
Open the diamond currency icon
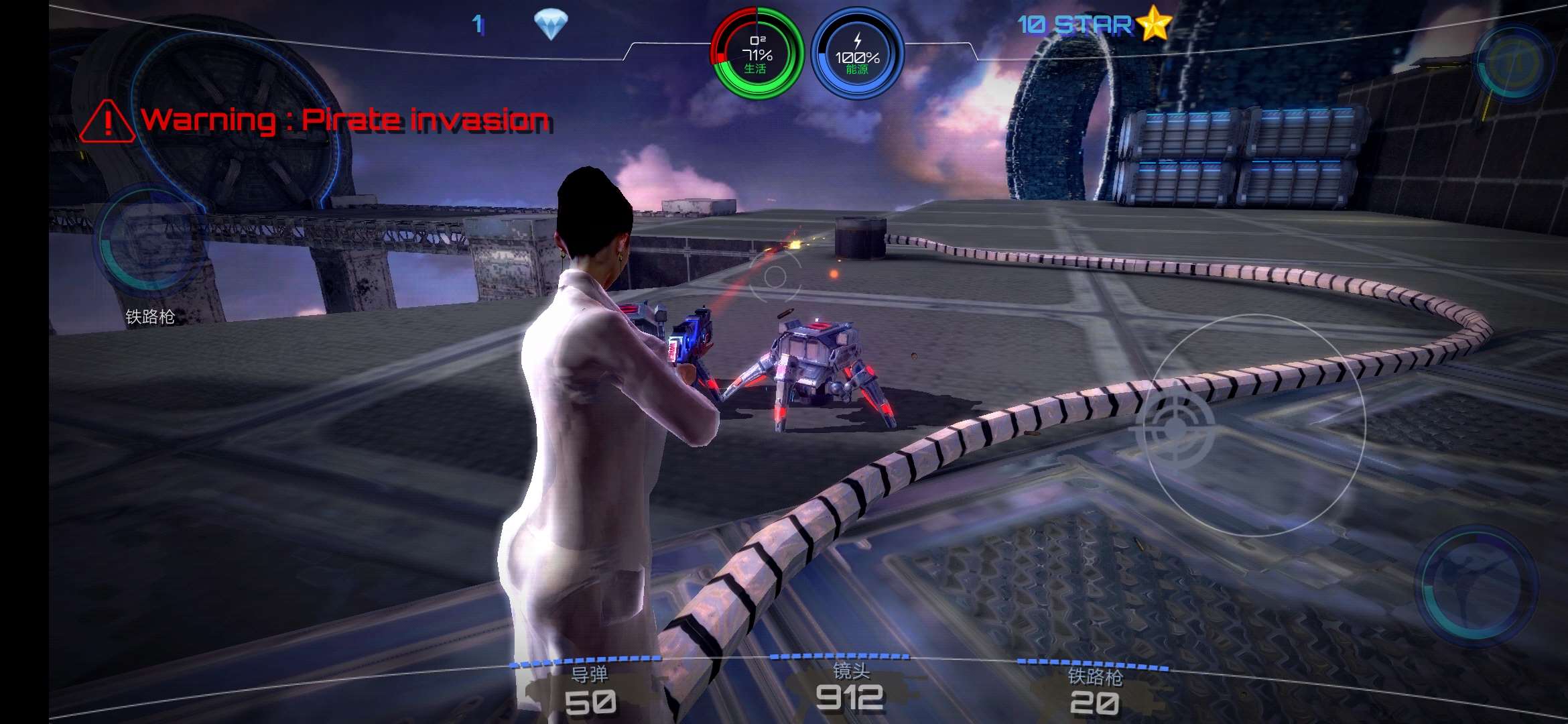tap(551, 25)
